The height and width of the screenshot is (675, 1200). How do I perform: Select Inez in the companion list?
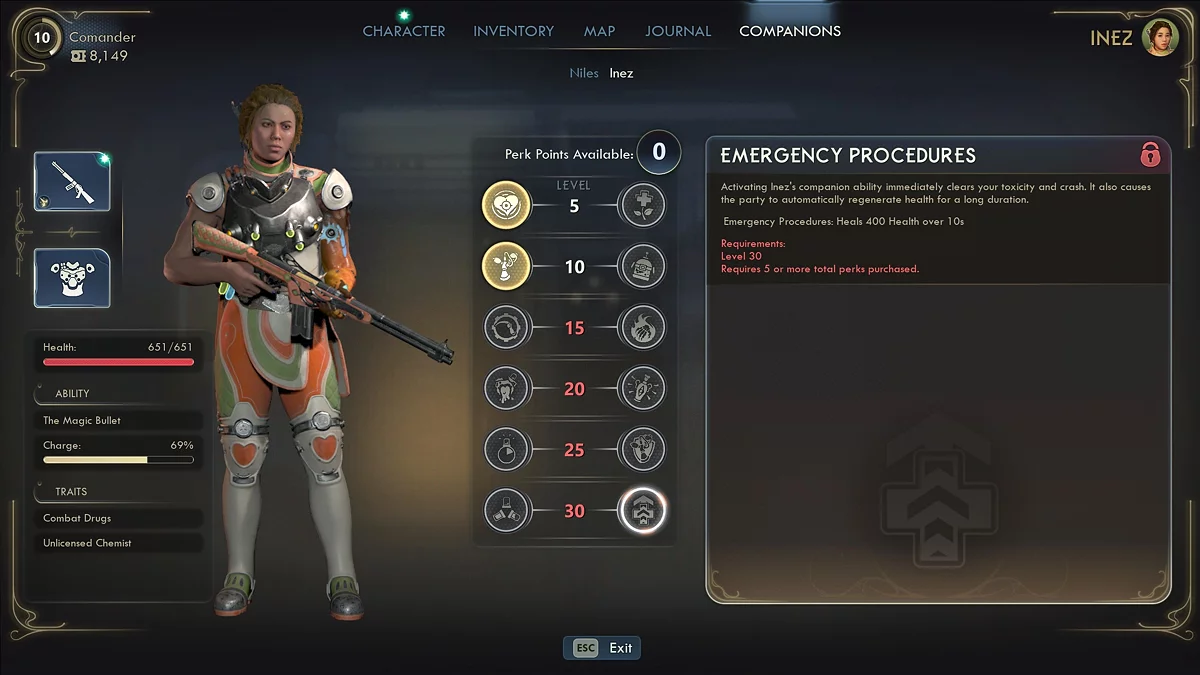point(621,73)
